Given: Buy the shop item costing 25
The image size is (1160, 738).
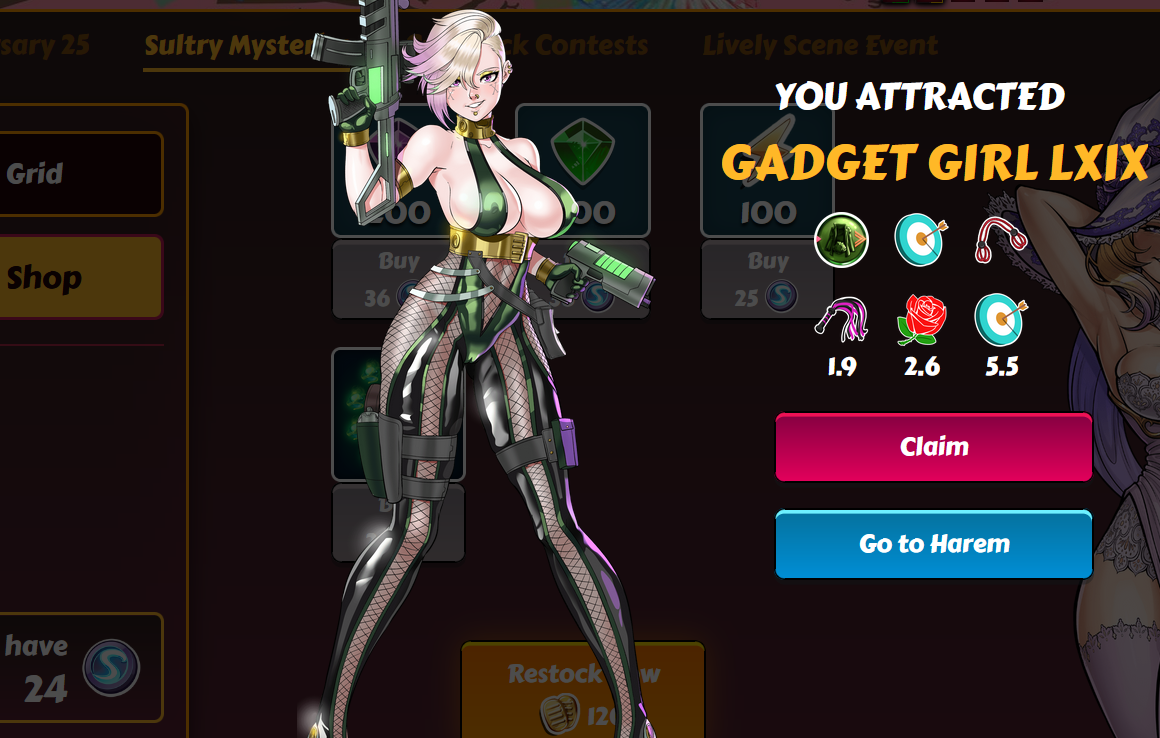Looking at the screenshot, I should (x=767, y=279).
